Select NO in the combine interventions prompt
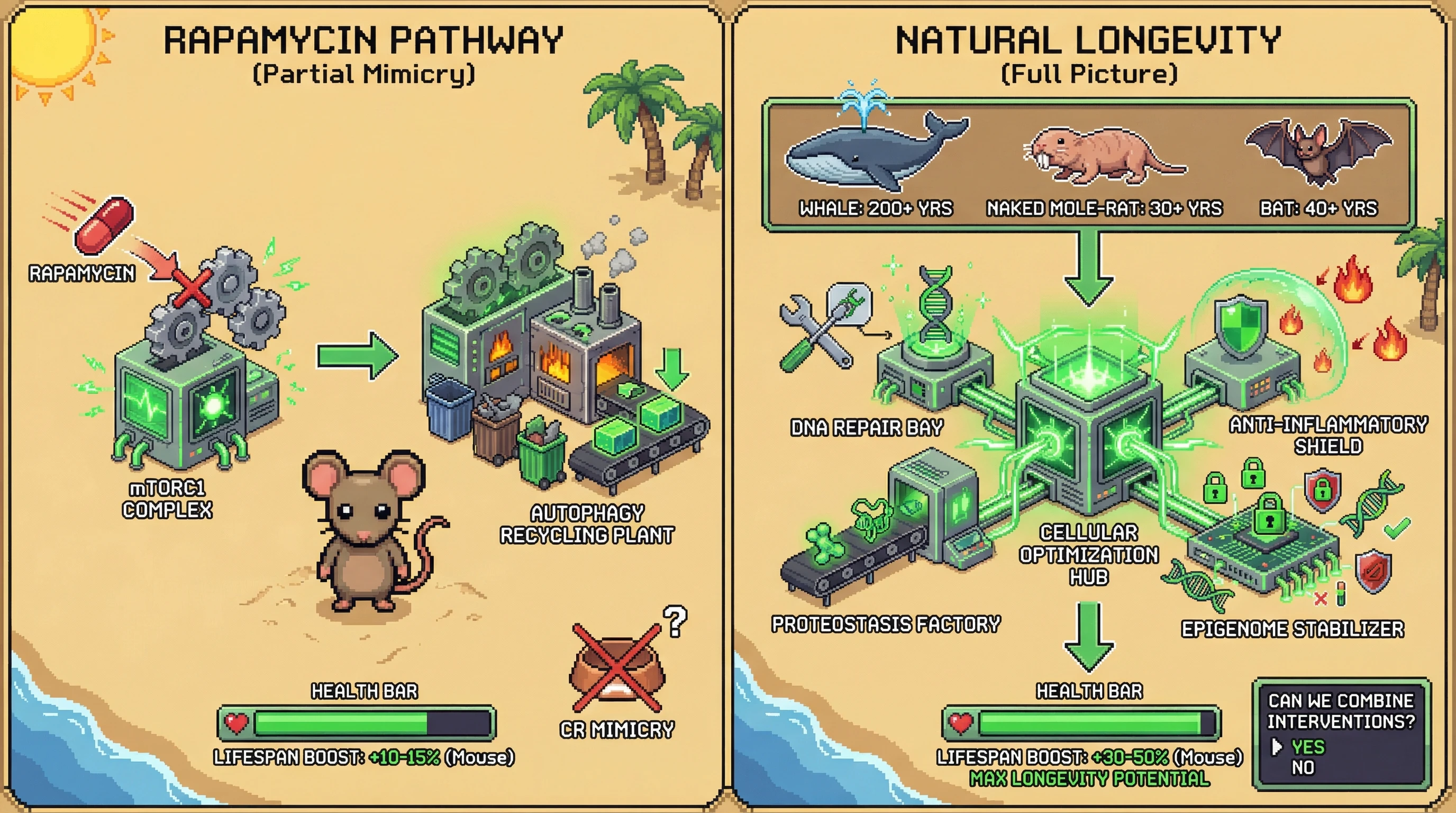Screen dimensions: 1456x813 pyautogui.click(x=1303, y=768)
